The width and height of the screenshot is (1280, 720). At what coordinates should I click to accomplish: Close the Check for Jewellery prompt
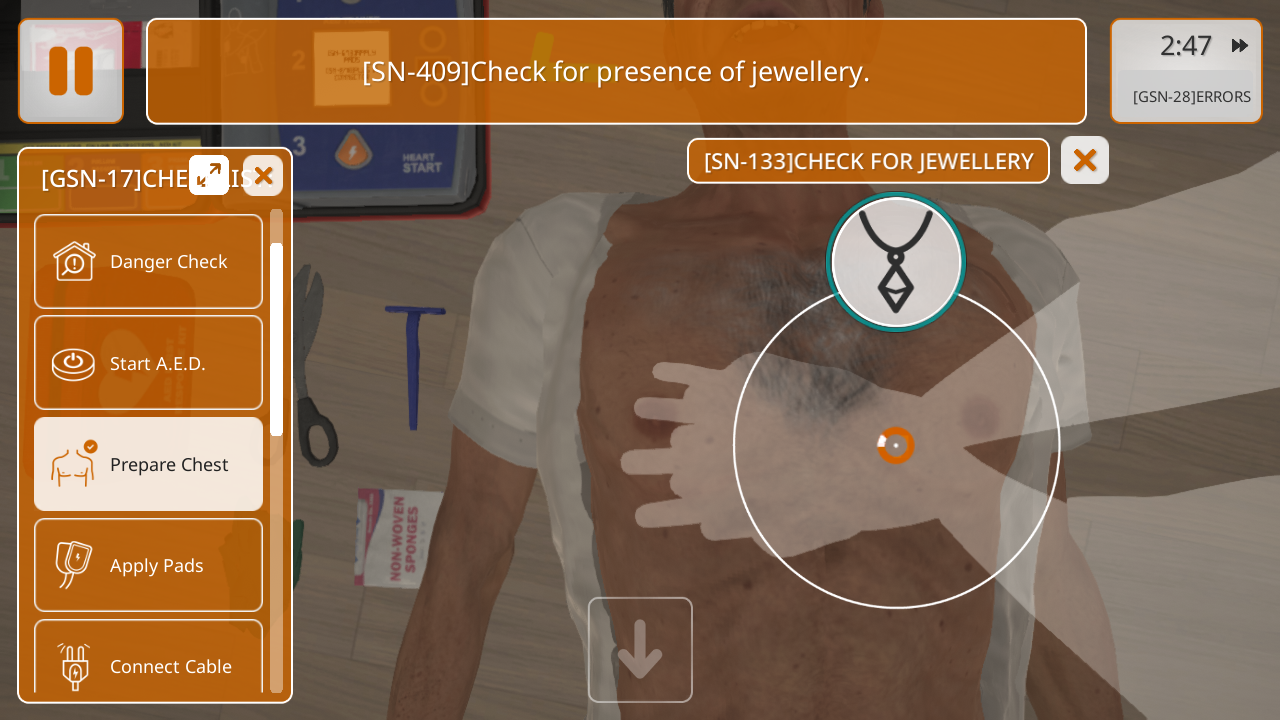click(x=1085, y=160)
